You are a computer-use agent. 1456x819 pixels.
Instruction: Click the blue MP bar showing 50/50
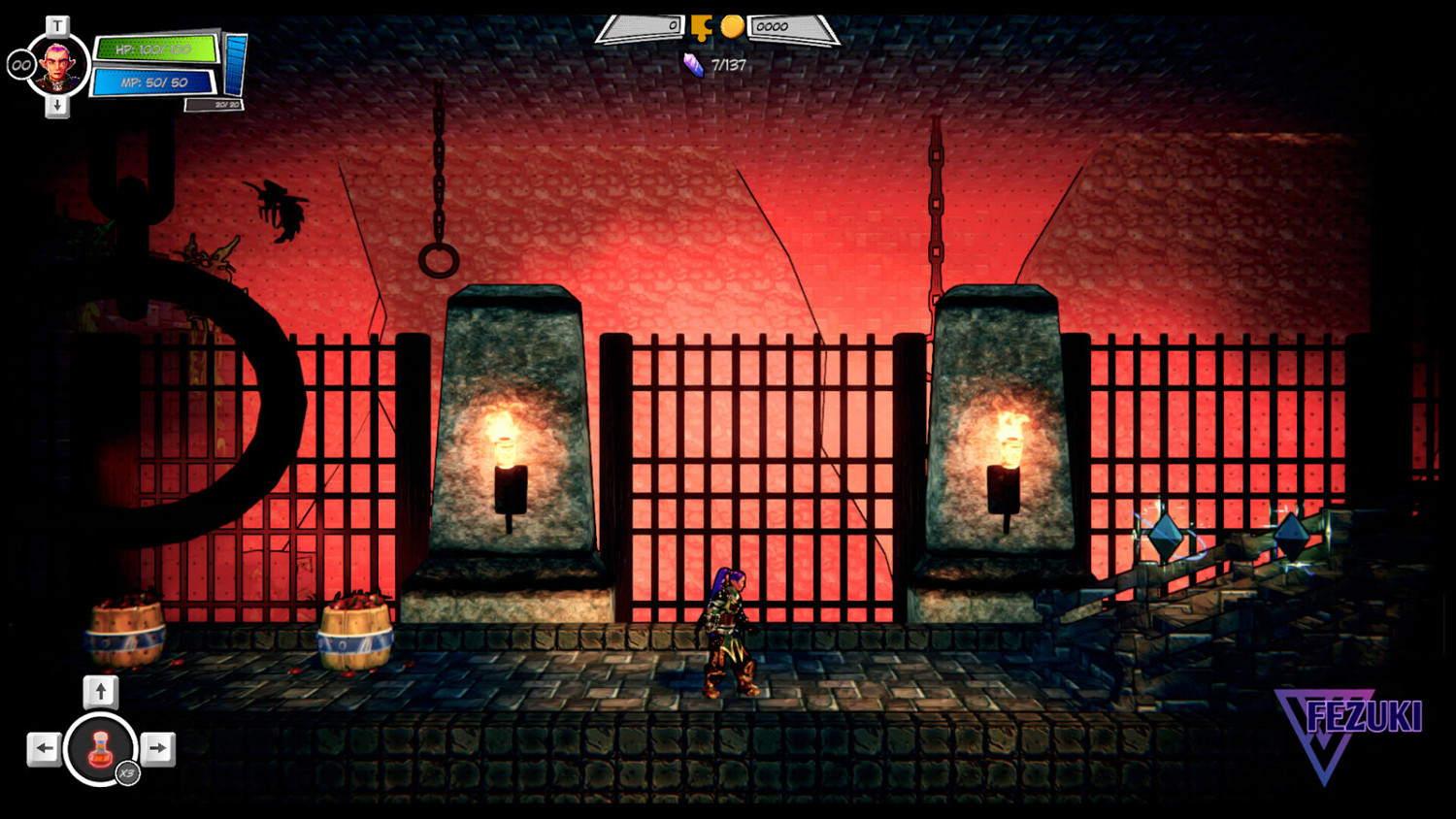153,81
